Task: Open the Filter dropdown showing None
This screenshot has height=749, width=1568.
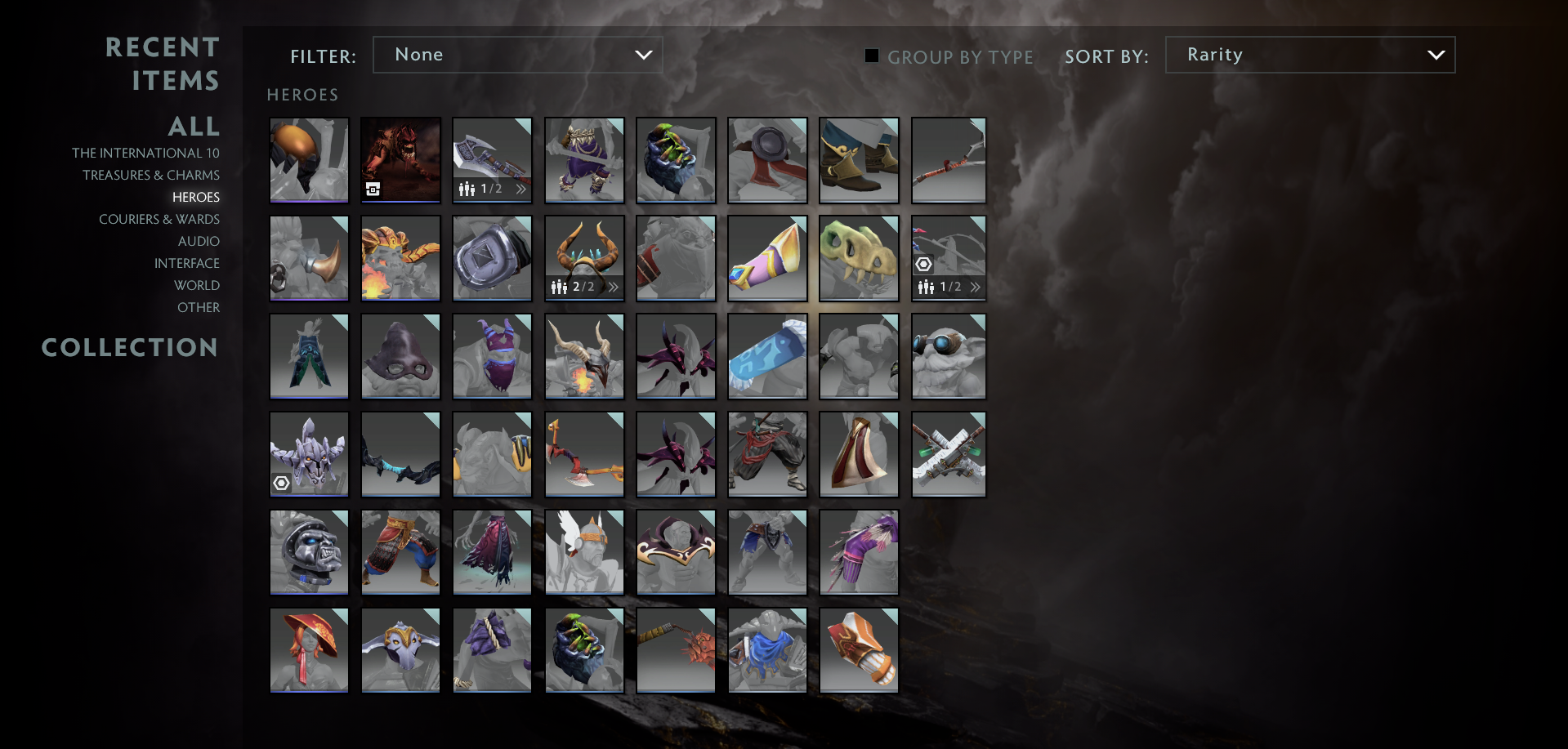Action: 518,55
